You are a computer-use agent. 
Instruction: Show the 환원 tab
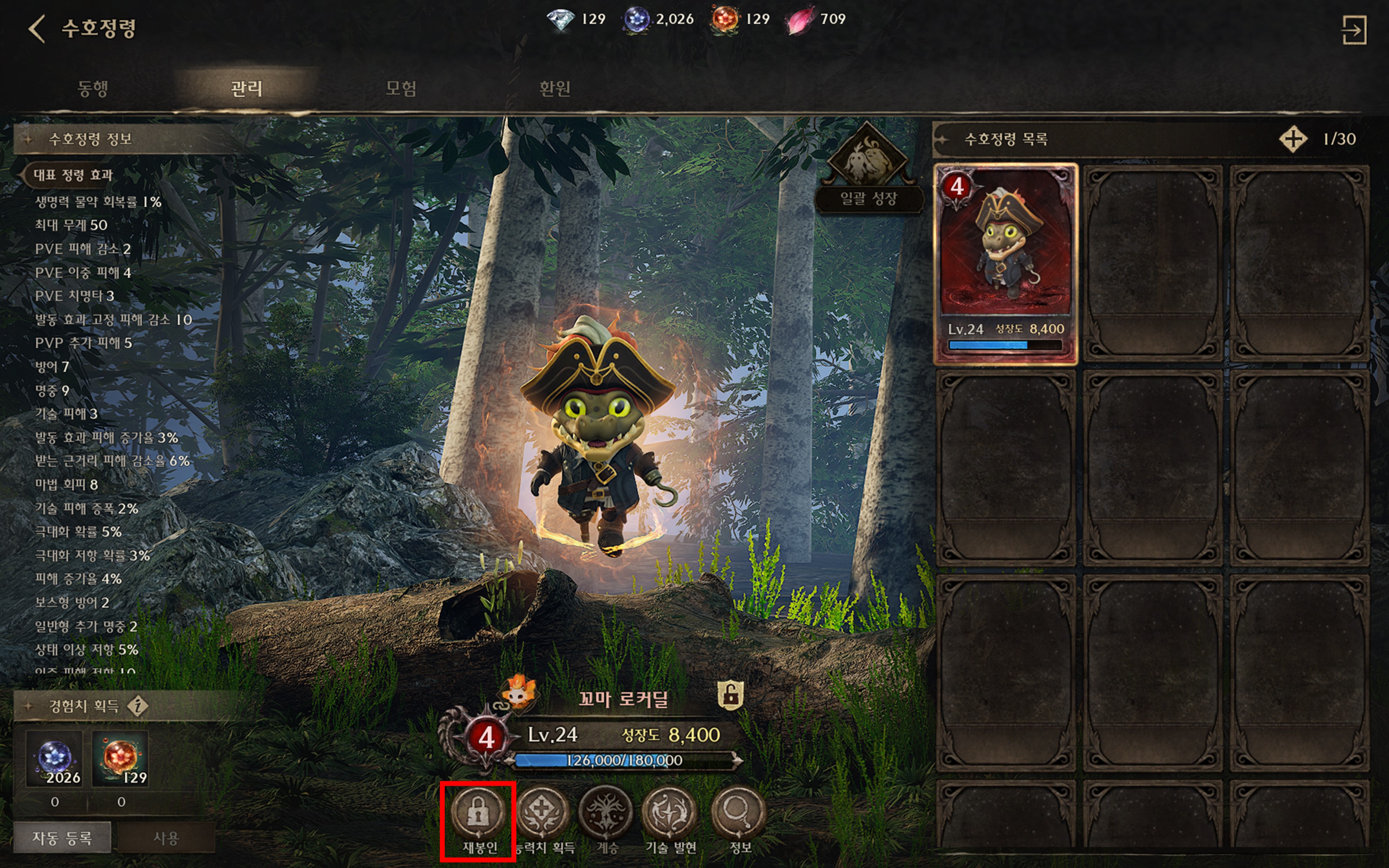tap(555, 88)
